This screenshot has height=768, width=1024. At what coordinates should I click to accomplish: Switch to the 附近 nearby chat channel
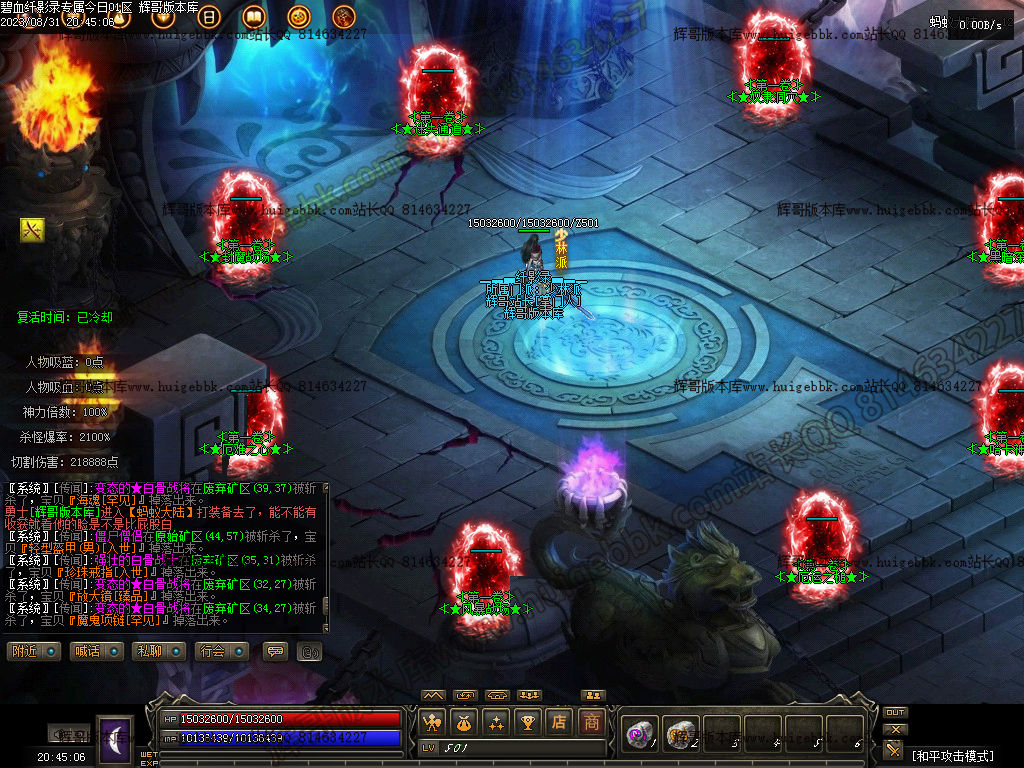tap(35, 651)
